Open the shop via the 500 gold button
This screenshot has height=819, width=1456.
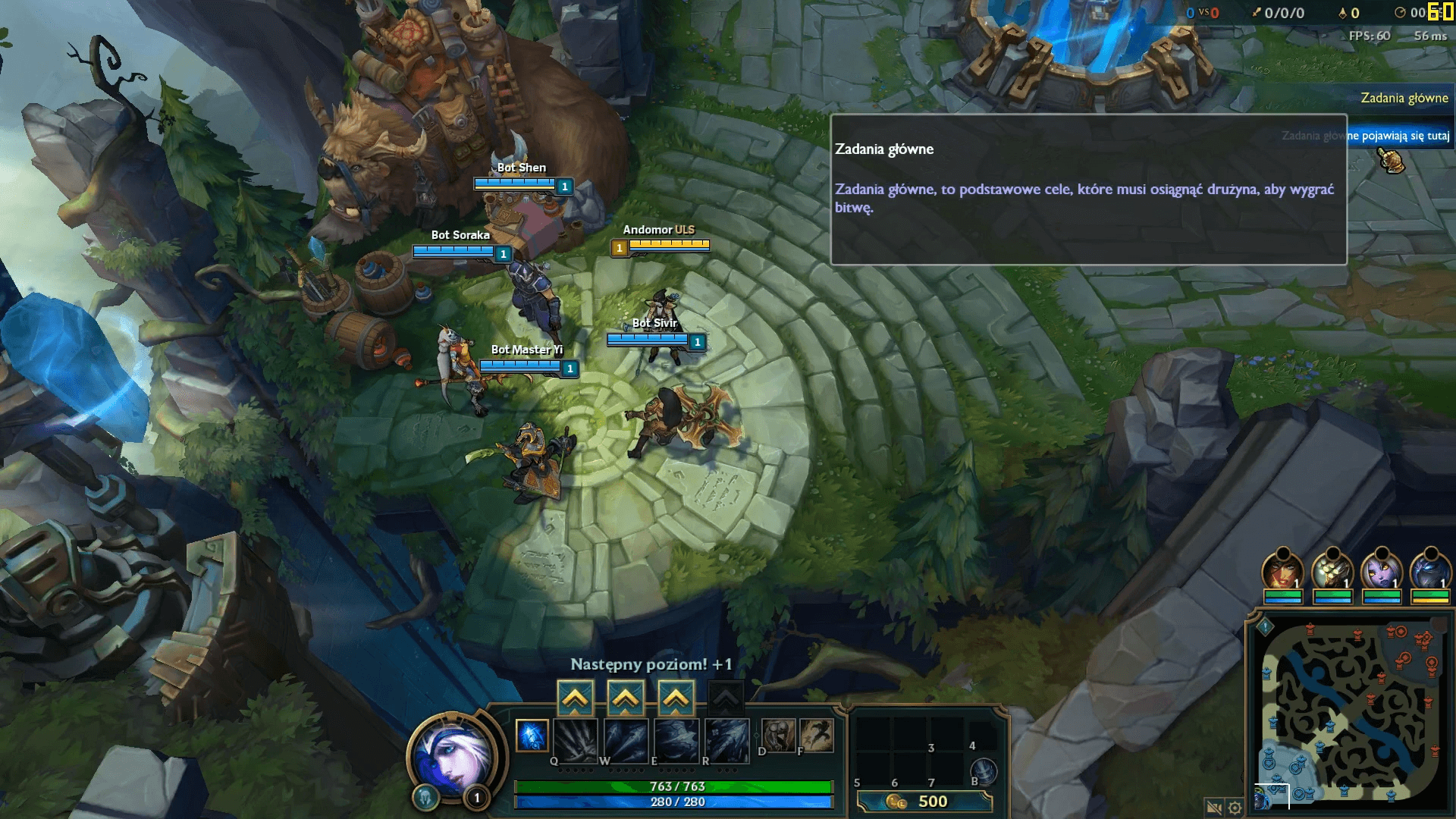pos(924,802)
